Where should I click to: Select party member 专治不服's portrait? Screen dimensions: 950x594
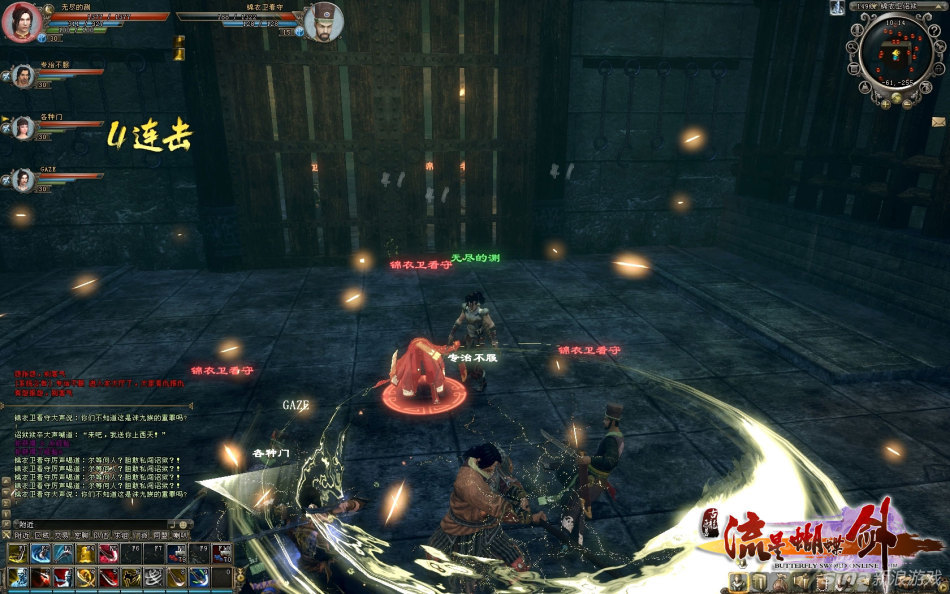pos(21,76)
